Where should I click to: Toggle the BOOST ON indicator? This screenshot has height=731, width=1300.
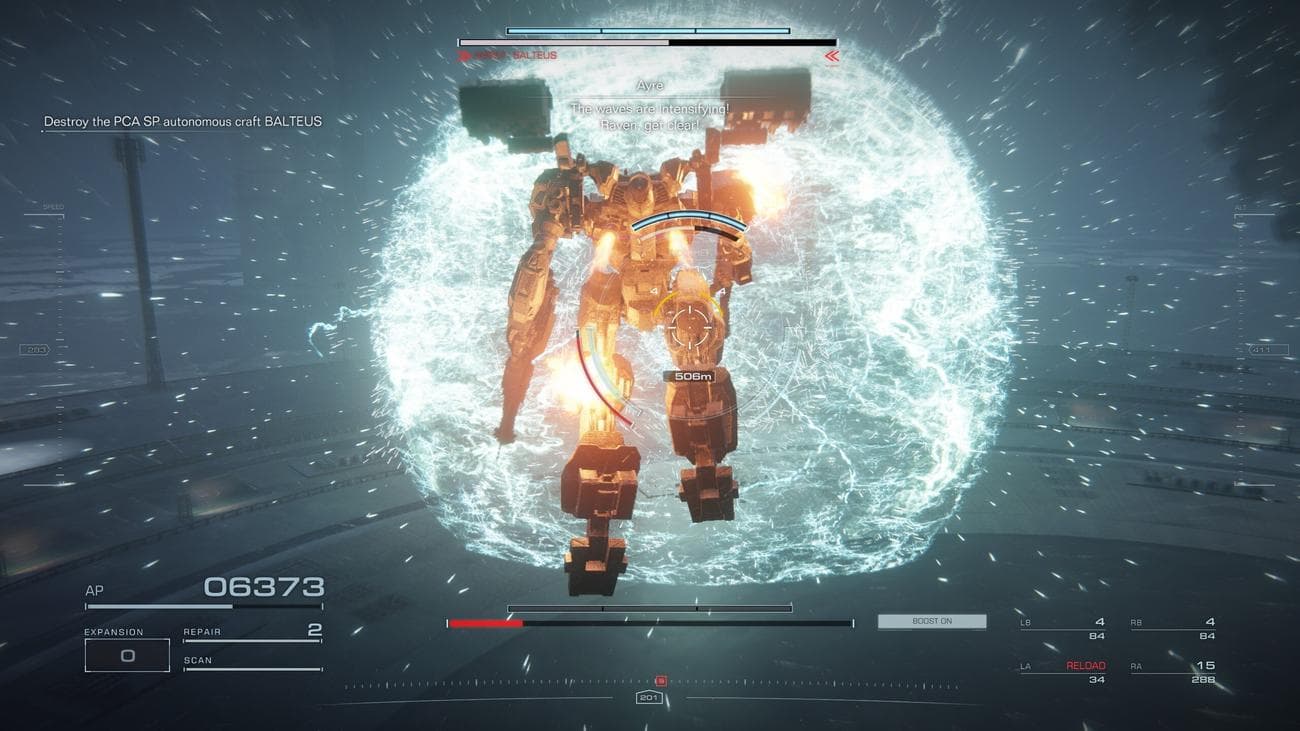click(x=932, y=620)
